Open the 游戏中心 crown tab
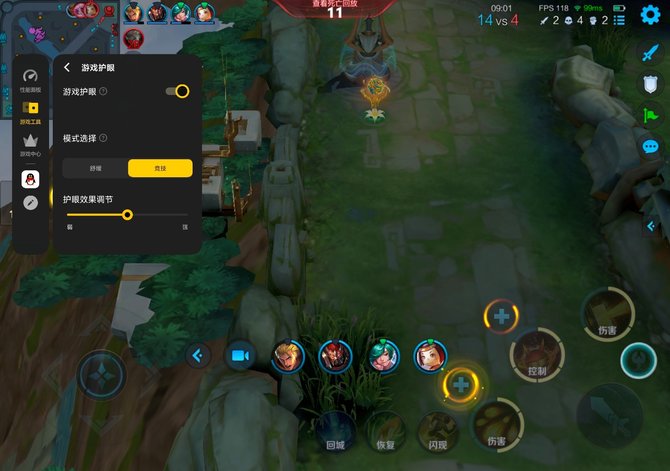Screen dimensions: 670x471 pos(31,144)
